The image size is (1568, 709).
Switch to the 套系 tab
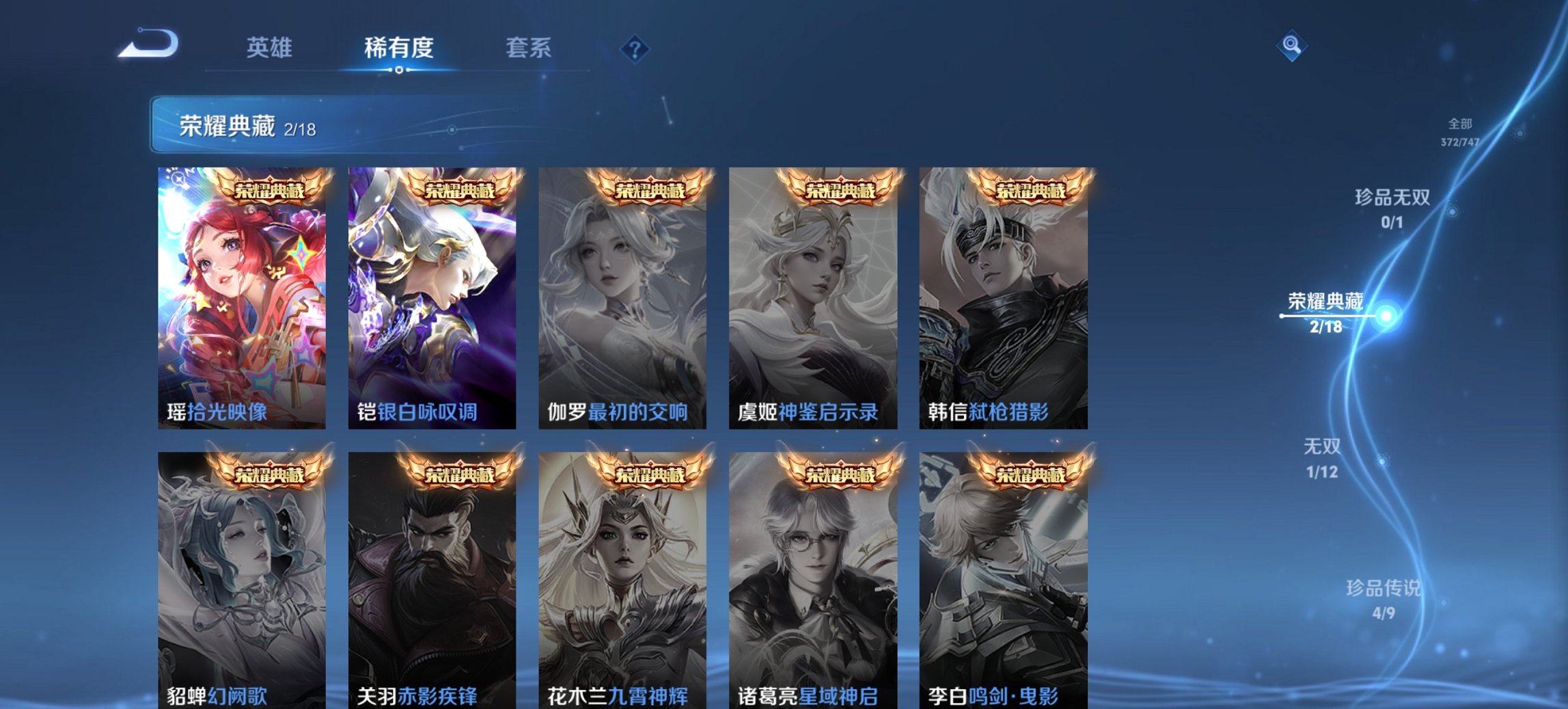click(529, 48)
